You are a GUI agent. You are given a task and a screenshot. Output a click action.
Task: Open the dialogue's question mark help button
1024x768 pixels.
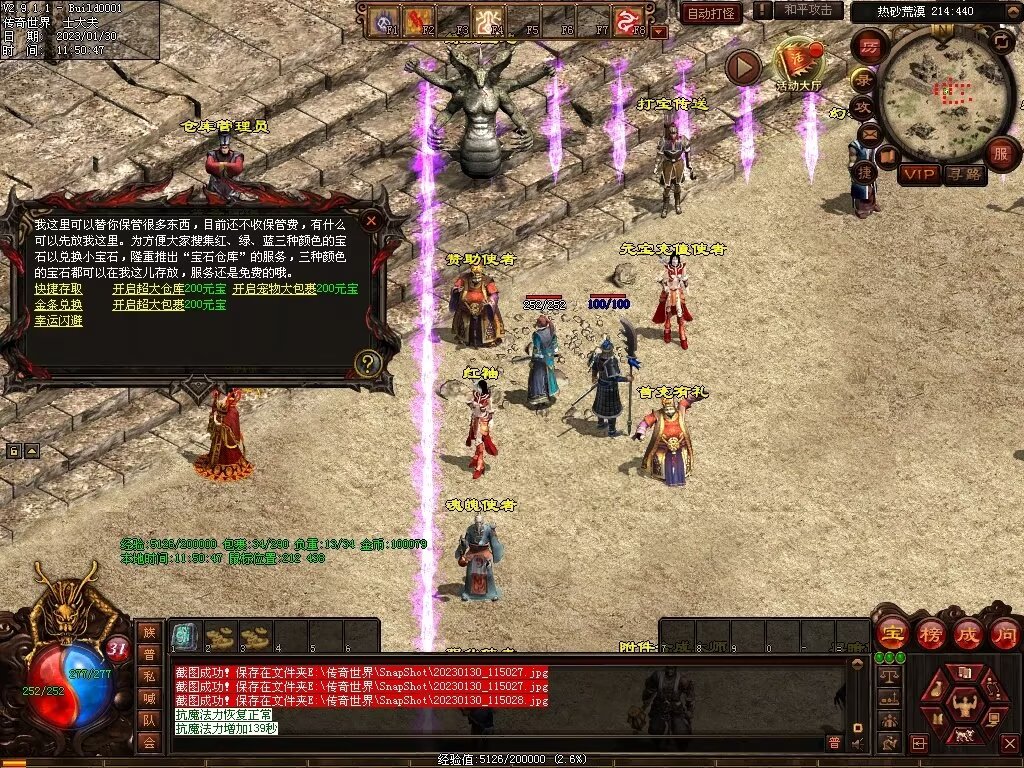(x=368, y=363)
